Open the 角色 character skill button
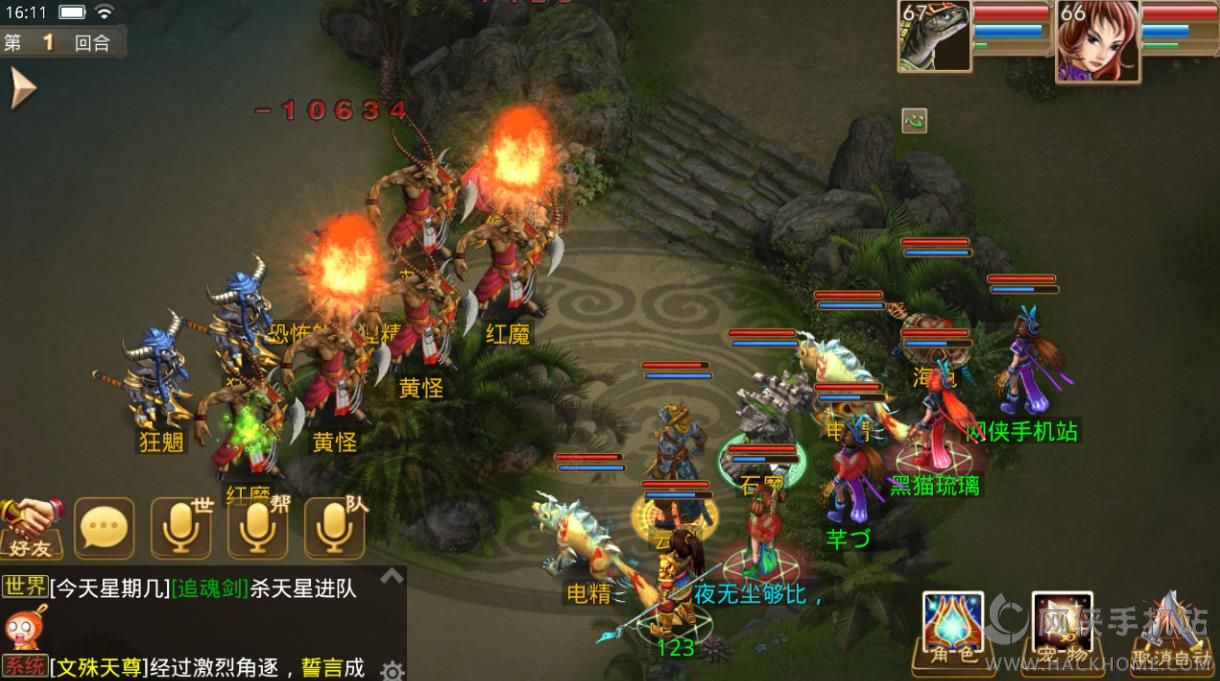Viewport: 1220px width, 681px height. coord(952,630)
